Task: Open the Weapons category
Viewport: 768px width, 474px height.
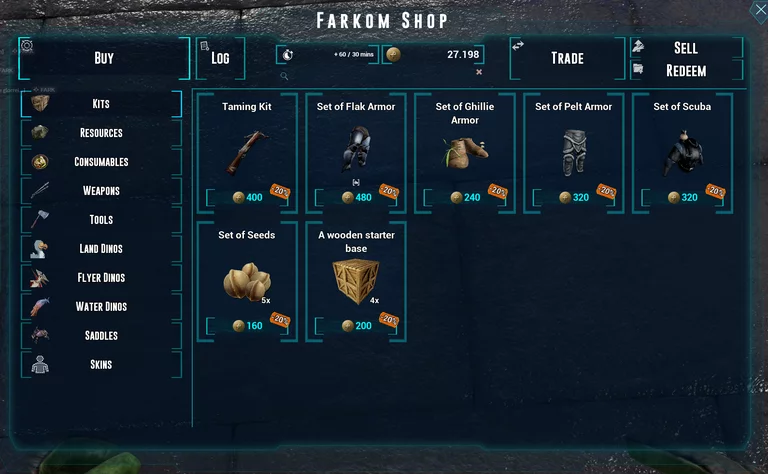Action: [x=101, y=191]
